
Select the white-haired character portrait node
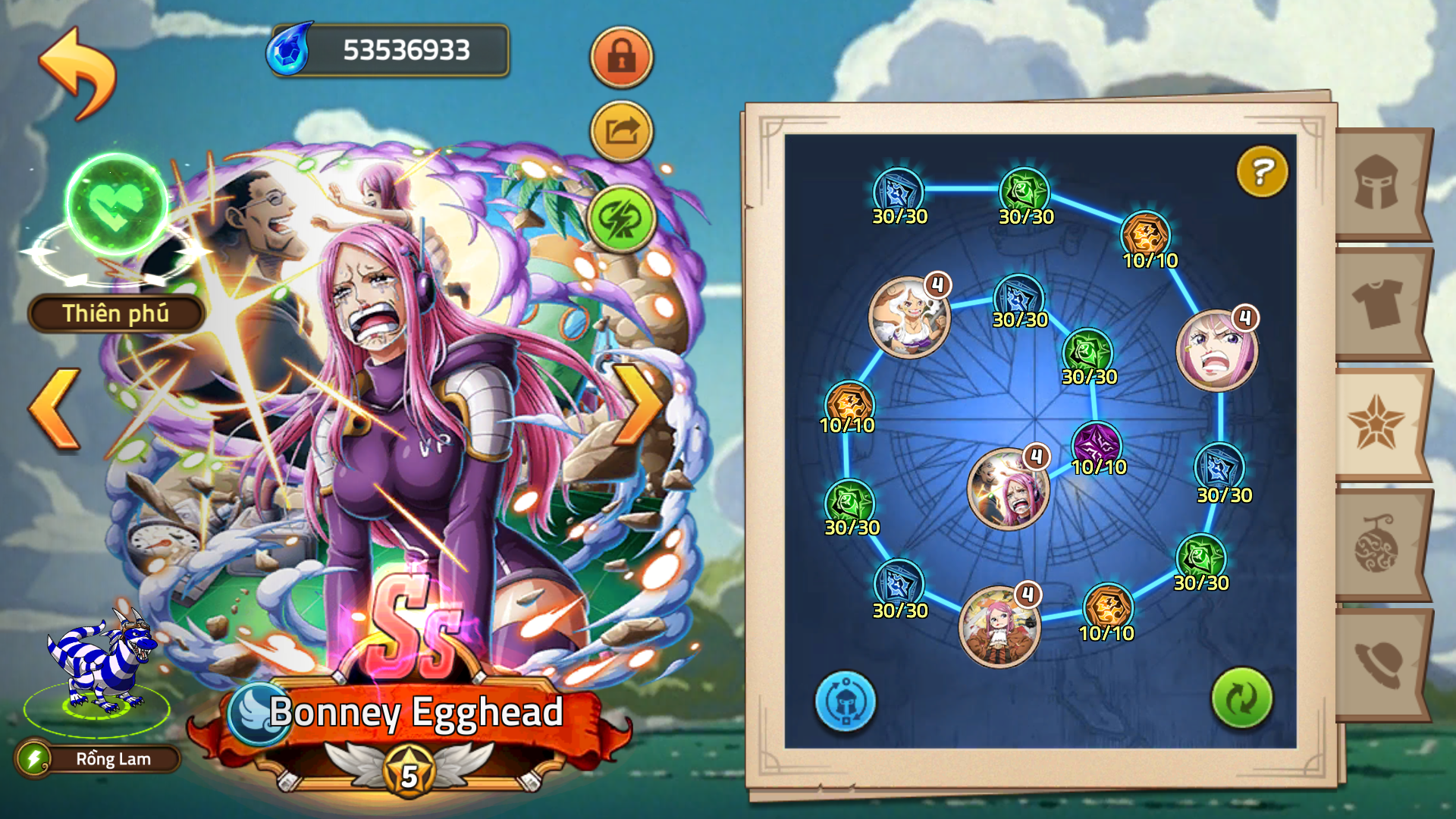point(908,317)
